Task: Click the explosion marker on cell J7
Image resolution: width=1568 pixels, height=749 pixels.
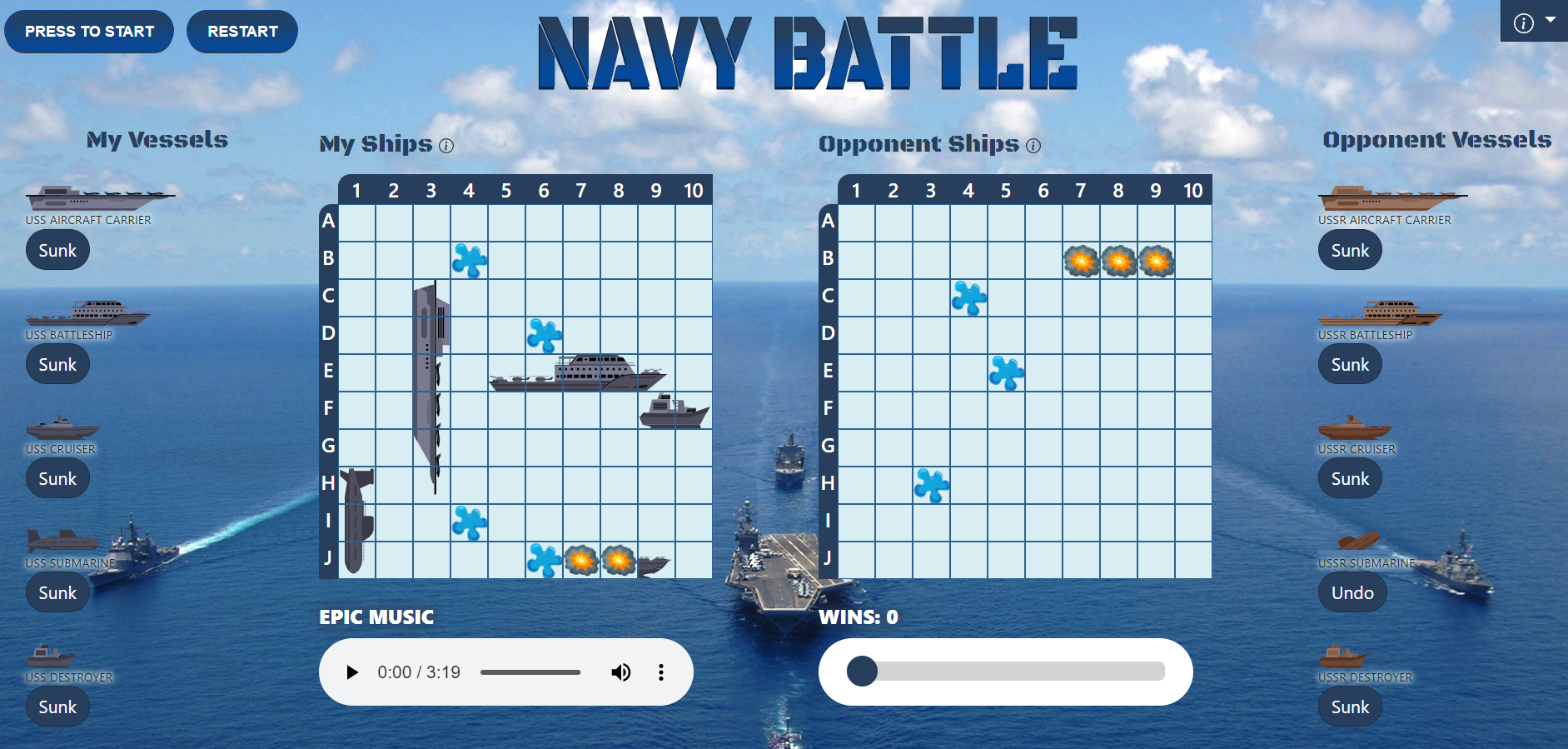Action: click(582, 560)
